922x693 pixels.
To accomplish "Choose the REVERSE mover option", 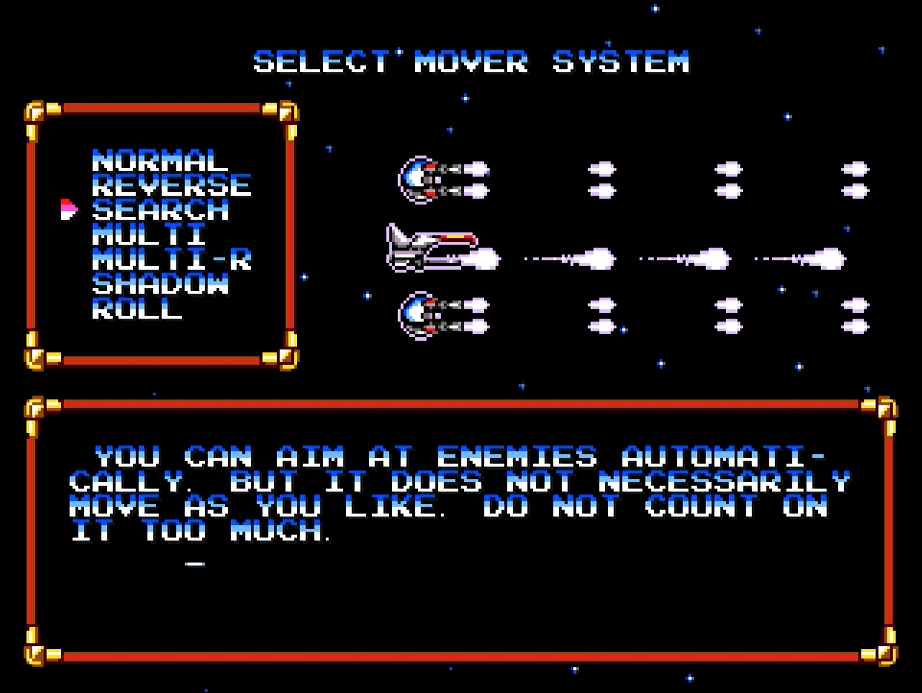I will click(171, 186).
